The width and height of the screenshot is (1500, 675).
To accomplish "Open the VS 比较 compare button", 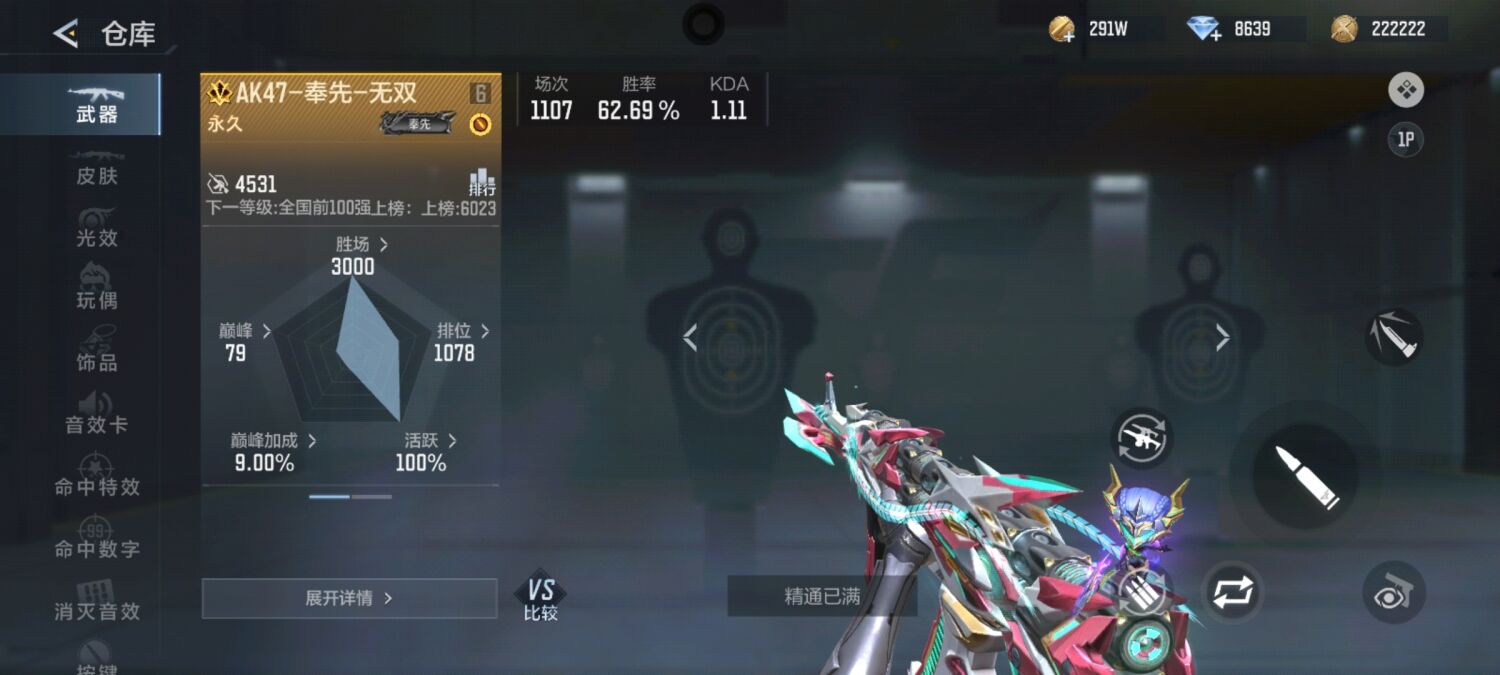I will click(x=540, y=599).
